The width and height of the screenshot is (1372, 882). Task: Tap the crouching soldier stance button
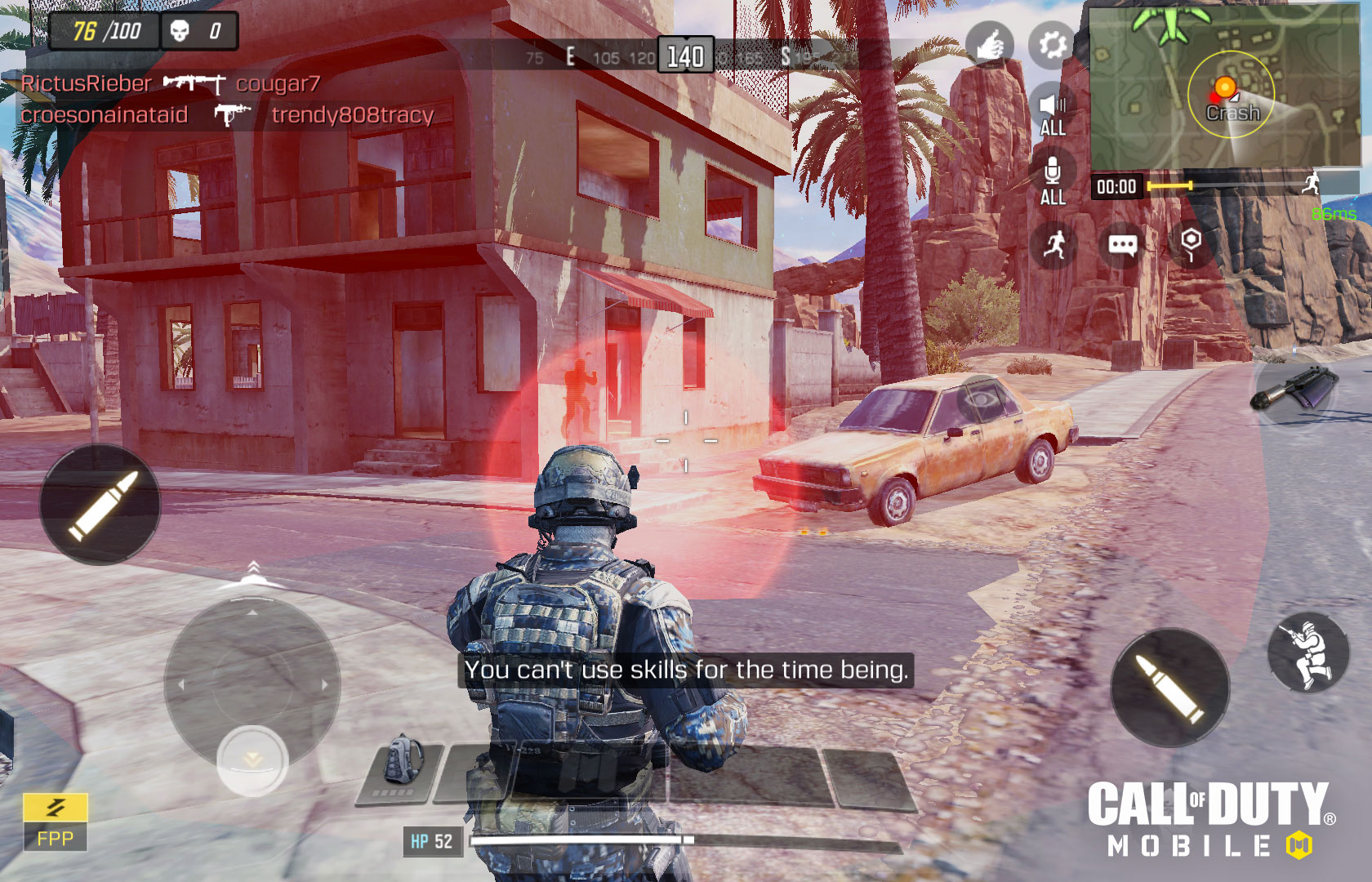point(1307,653)
